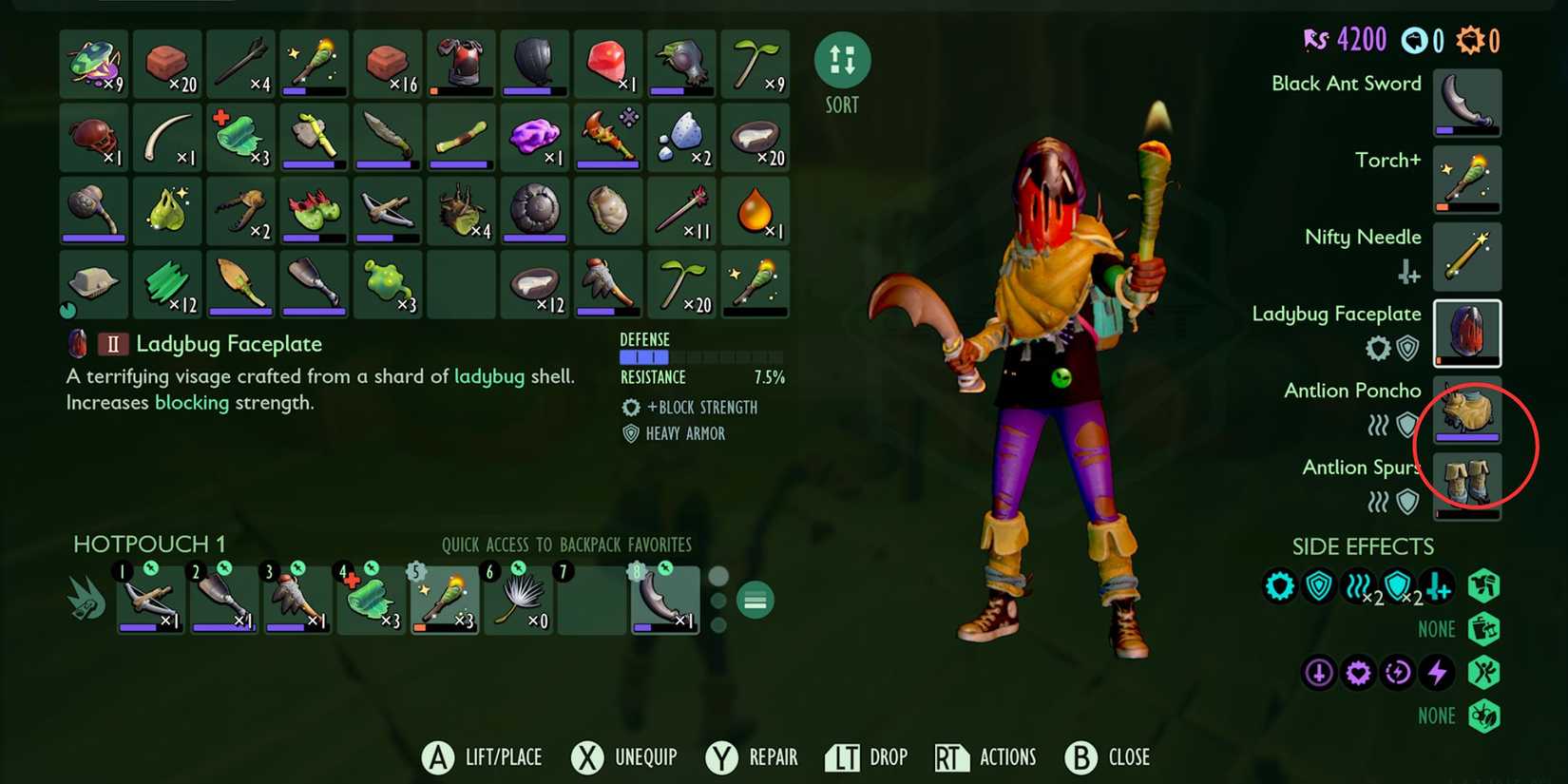This screenshot has width=1568, height=784.
Task: Click the Sort inventory icon
Action: 840,59
